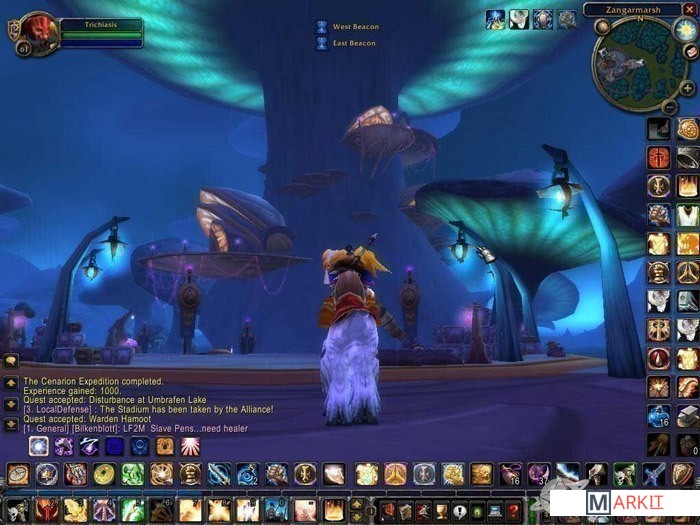Viewport: 700px width, 525px height.
Task: Click the first lightning buff icon
Action: click(495, 19)
